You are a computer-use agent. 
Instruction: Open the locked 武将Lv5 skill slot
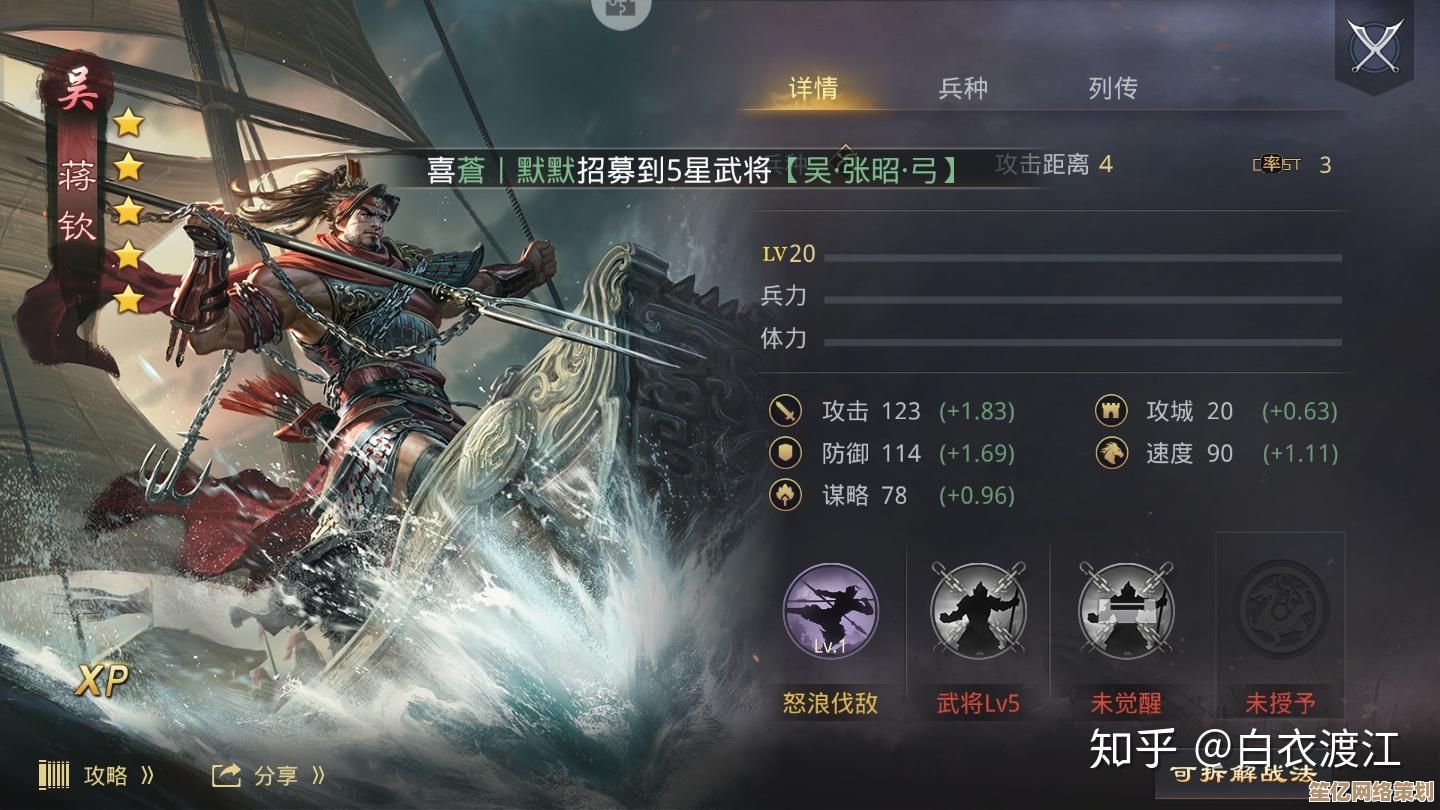tap(978, 609)
